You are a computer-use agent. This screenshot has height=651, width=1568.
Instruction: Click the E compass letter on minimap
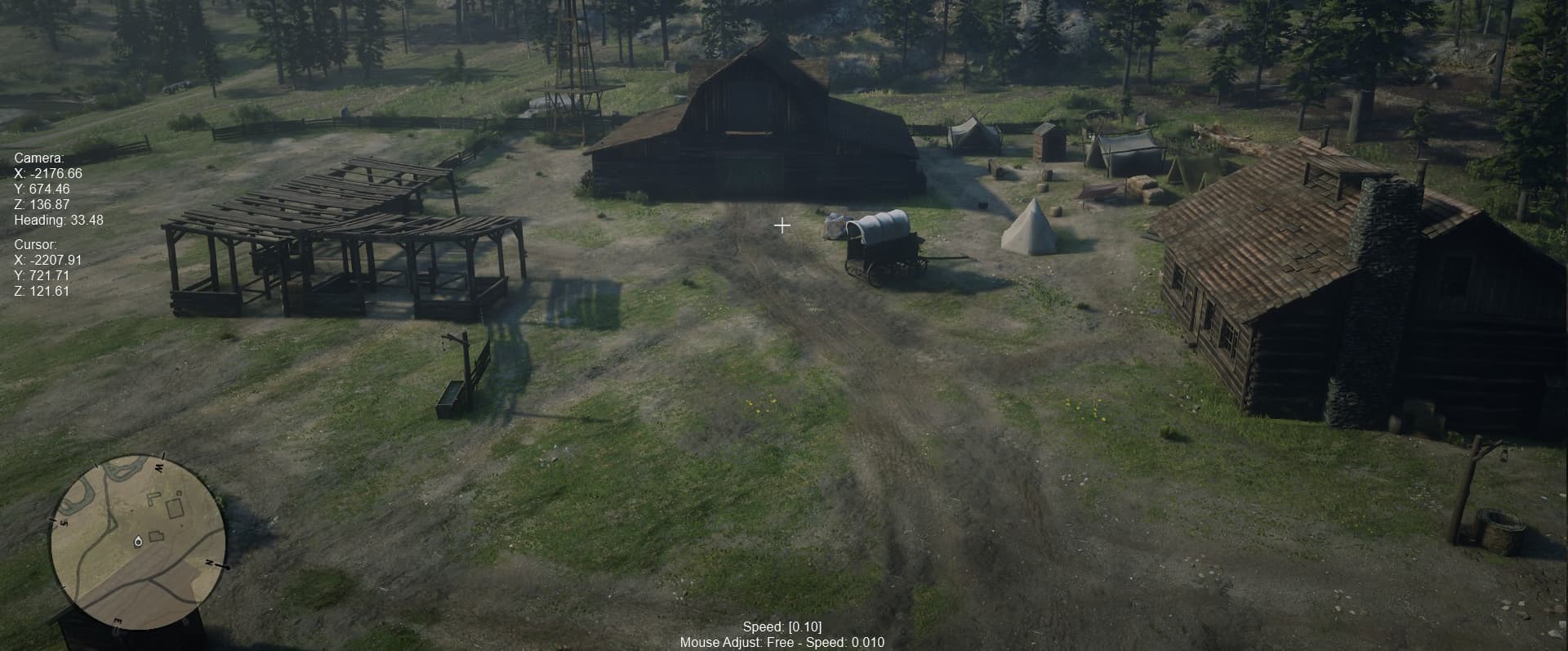pos(118,620)
